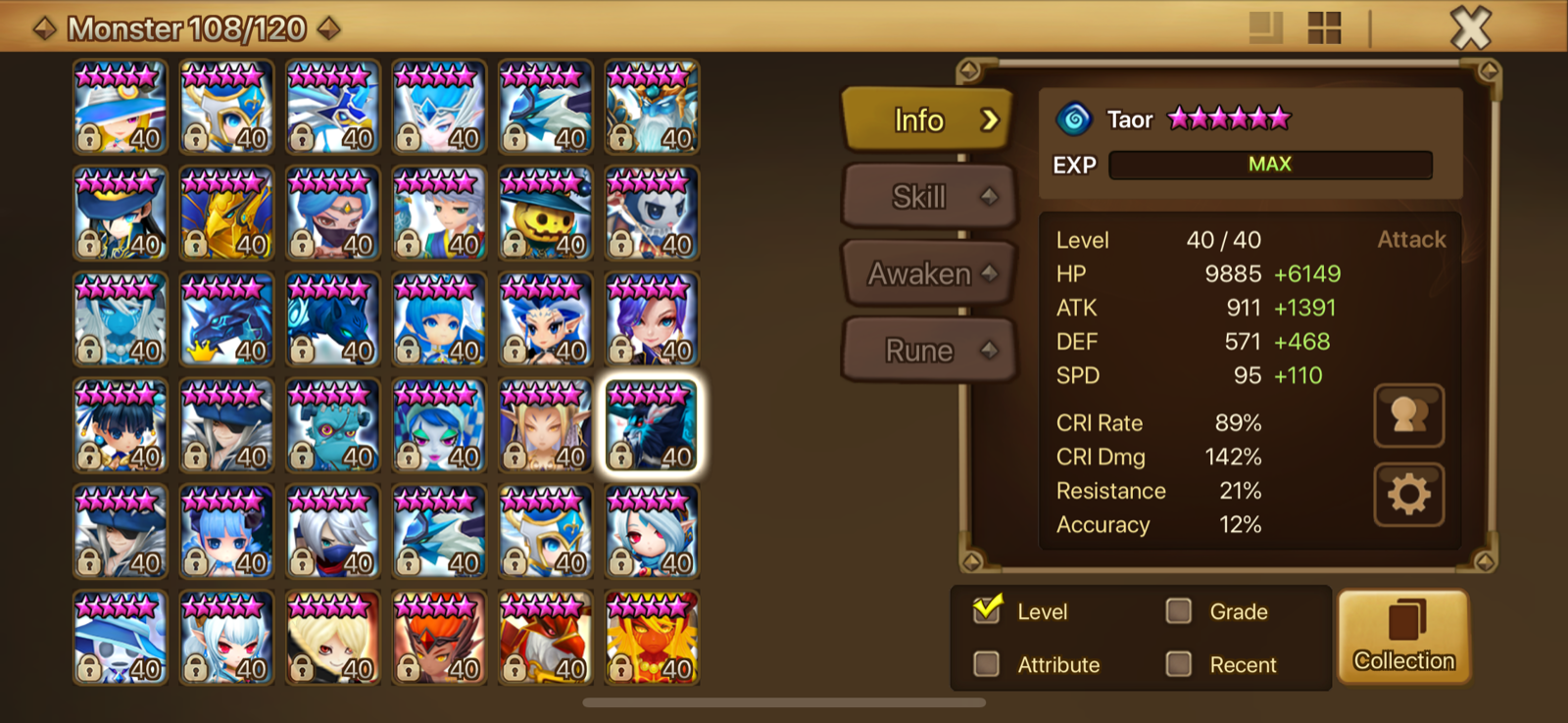Click the monster portrait icon below Attack stats

point(1408,415)
